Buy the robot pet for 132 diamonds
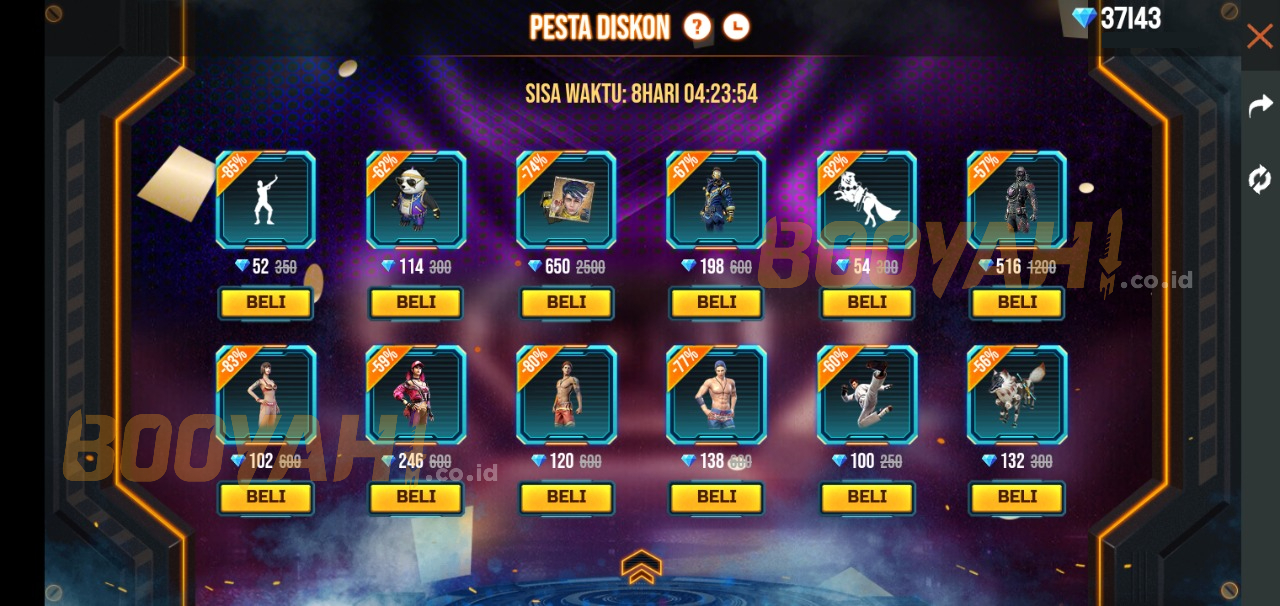Screen dimensions: 1280x606 click(1017, 496)
